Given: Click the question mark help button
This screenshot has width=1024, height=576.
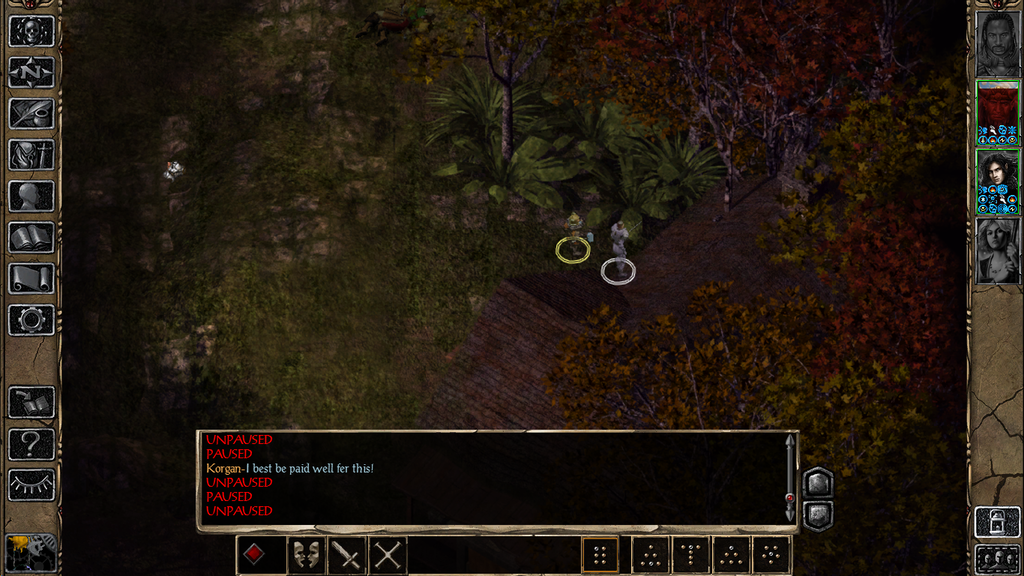Looking at the screenshot, I should point(31,443).
